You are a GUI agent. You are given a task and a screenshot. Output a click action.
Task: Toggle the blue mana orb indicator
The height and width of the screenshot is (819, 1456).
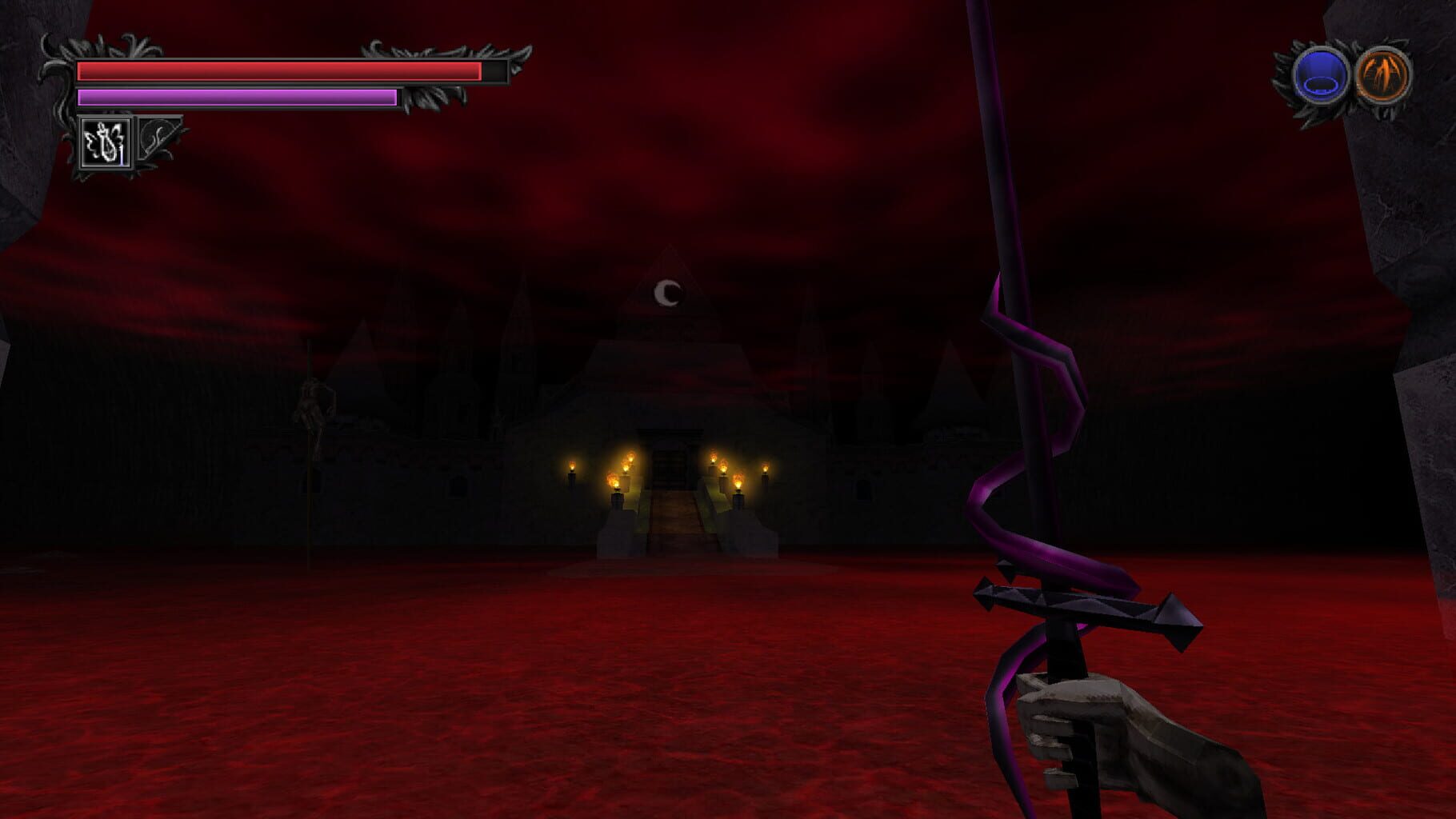(1322, 74)
